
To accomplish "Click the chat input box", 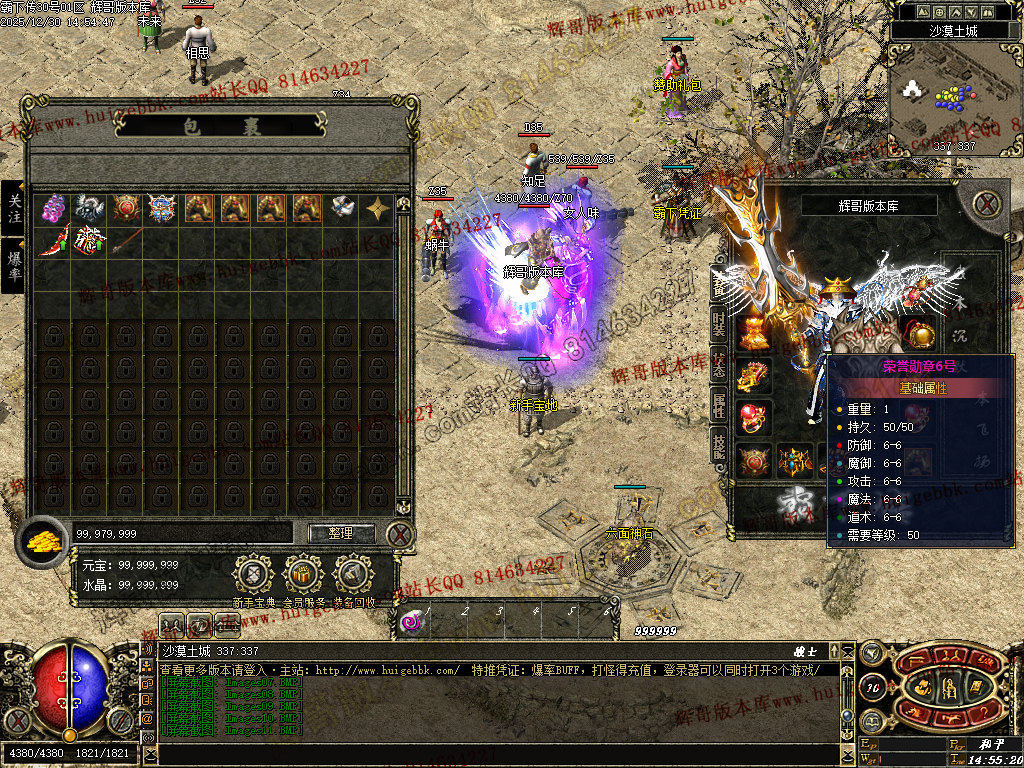I will (500, 753).
